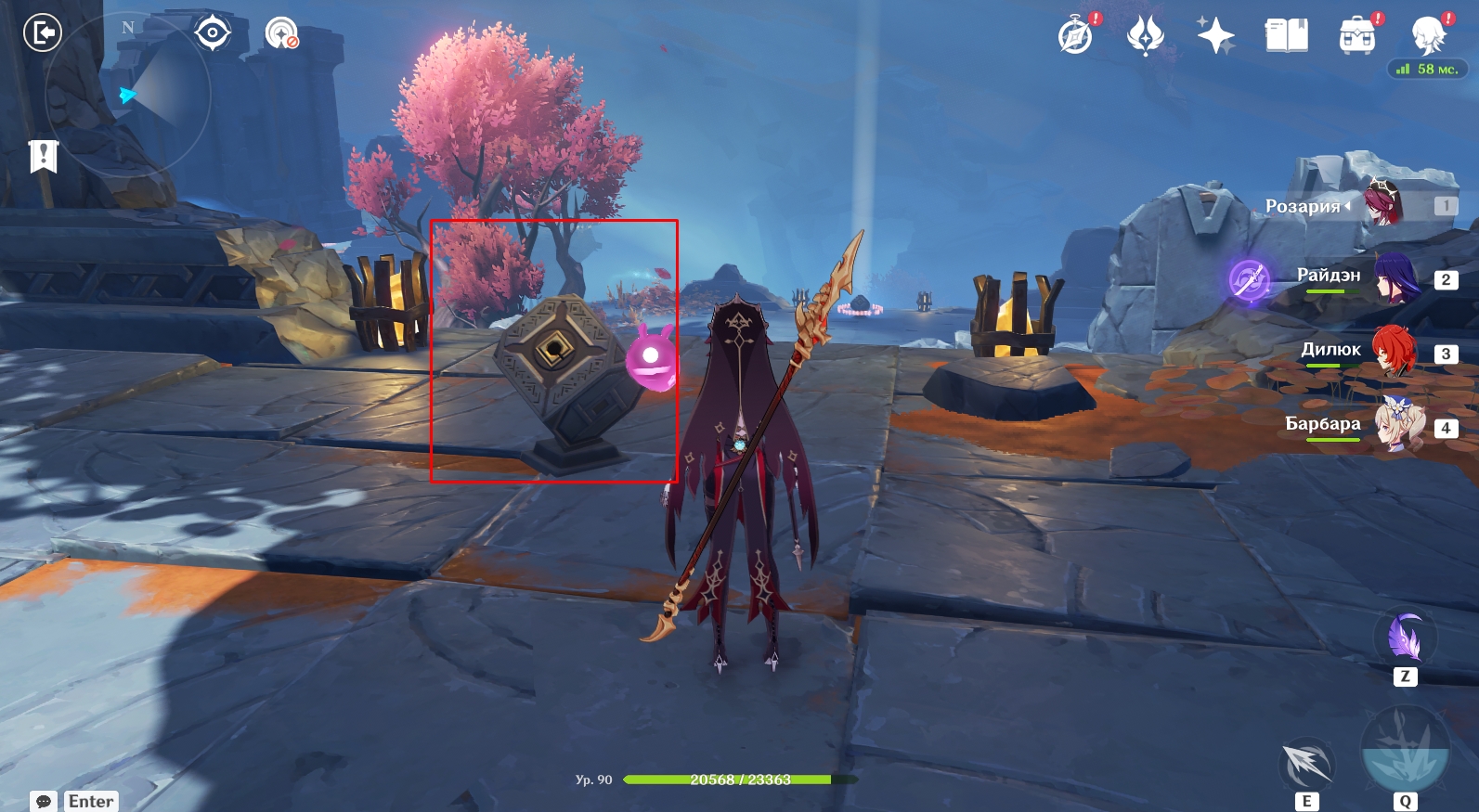Viewport: 1479px width, 812px height.
Task: Open the battle pass winged icon
Action: 1146,36
